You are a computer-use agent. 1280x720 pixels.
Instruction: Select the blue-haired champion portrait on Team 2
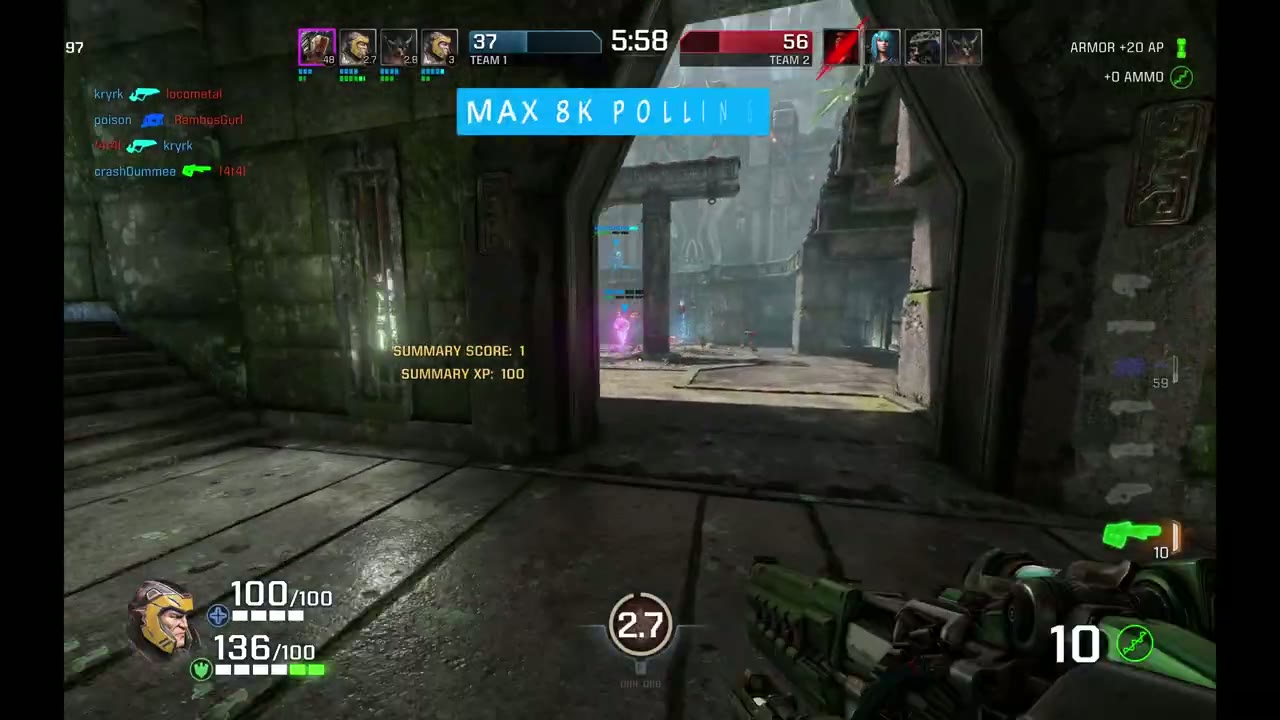(883, 48)
